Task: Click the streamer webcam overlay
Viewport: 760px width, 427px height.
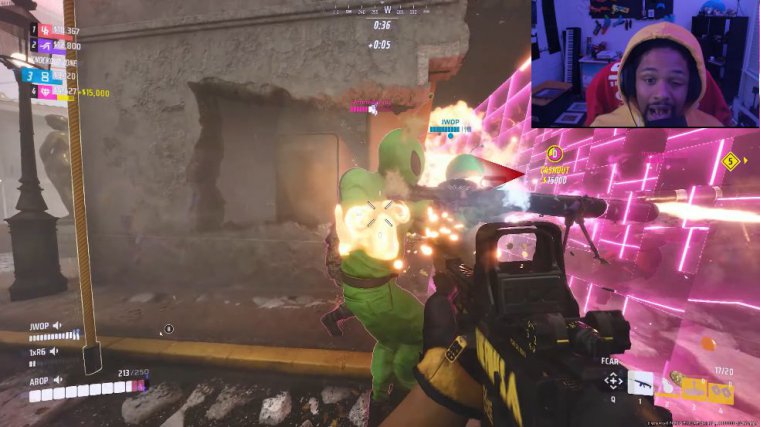Action: [645, 63]
